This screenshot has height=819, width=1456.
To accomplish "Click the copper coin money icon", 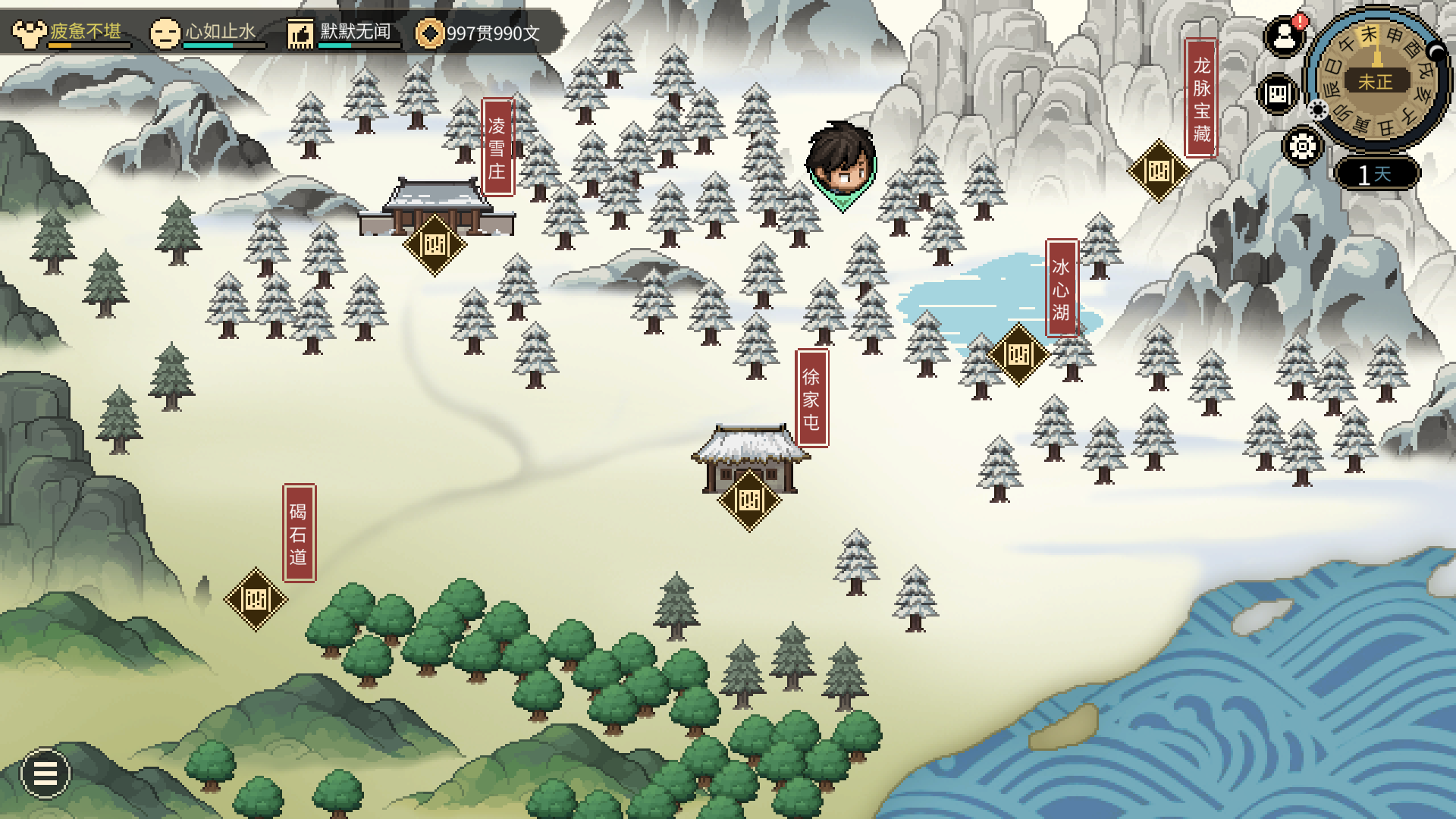I will [430, 33].
